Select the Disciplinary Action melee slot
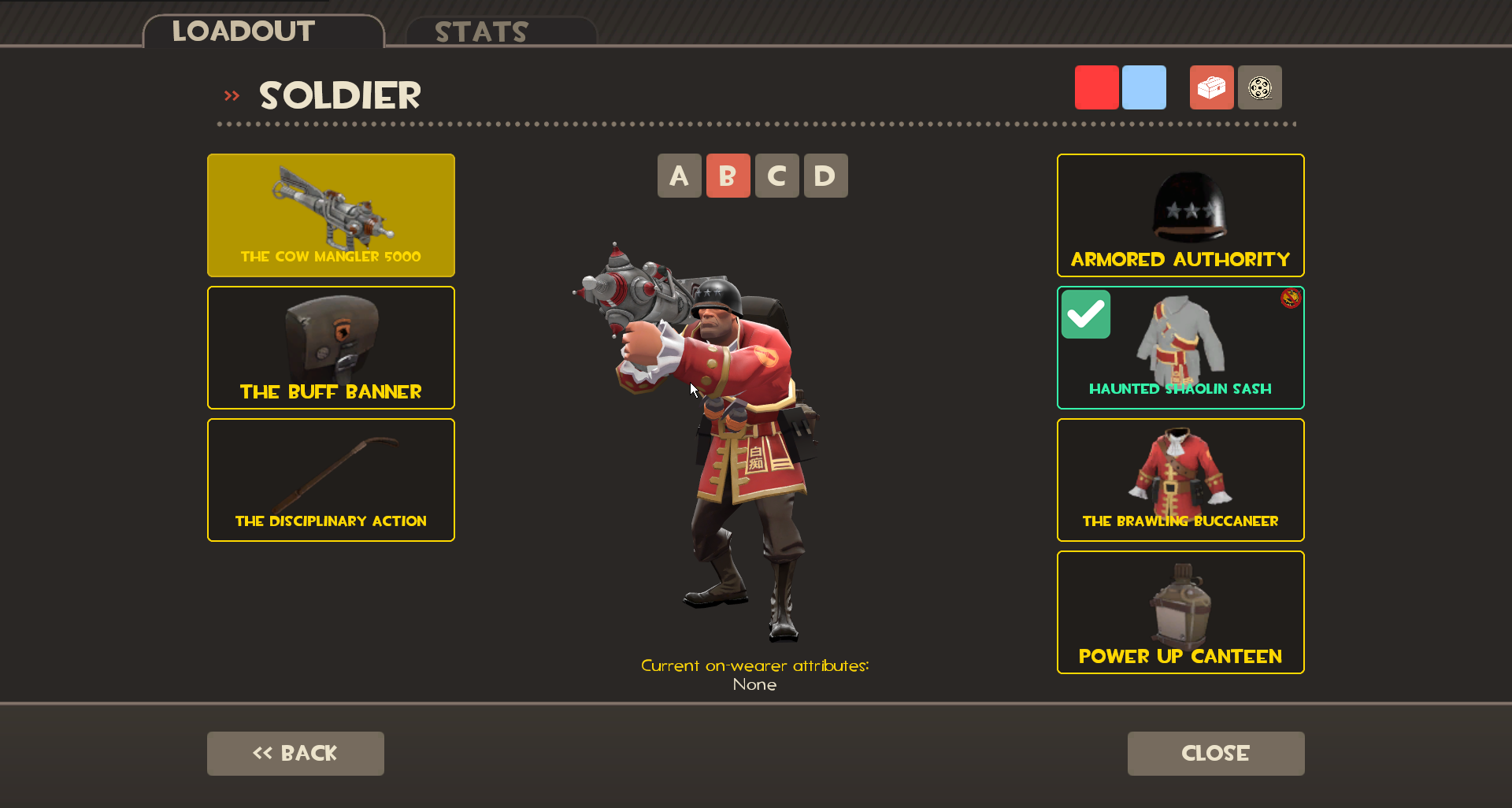 (x=330, y=480)
